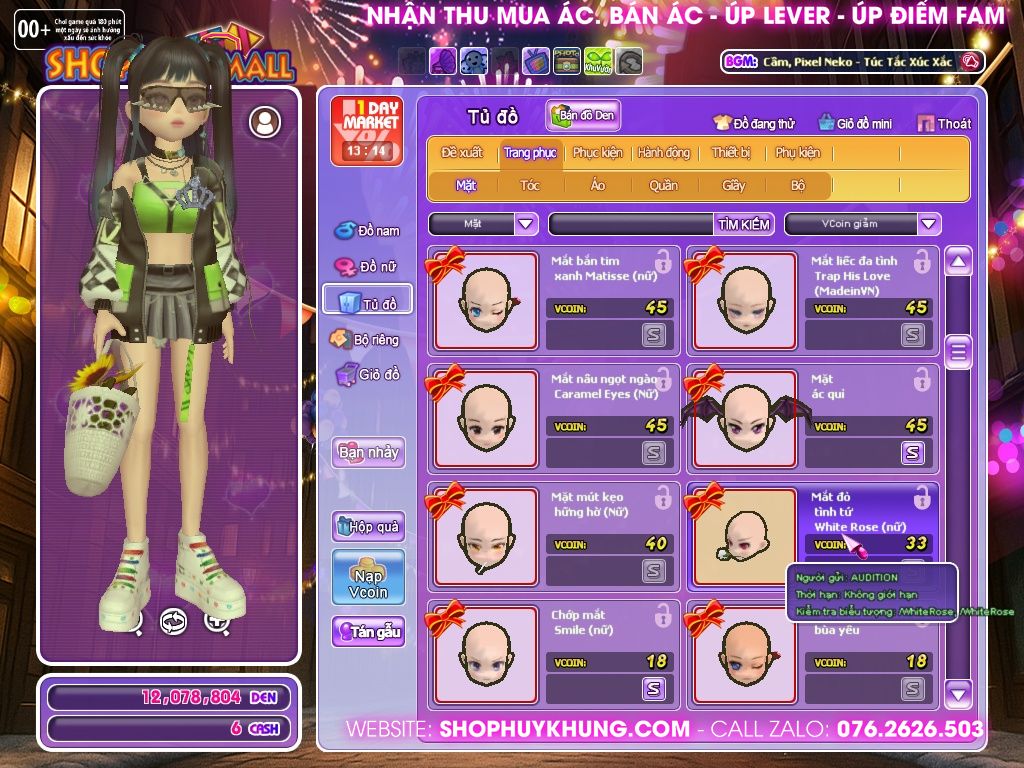1024x768 pixels.
Task: Open the Giỏ đồ mini cart
Action: tap(855, 124)
